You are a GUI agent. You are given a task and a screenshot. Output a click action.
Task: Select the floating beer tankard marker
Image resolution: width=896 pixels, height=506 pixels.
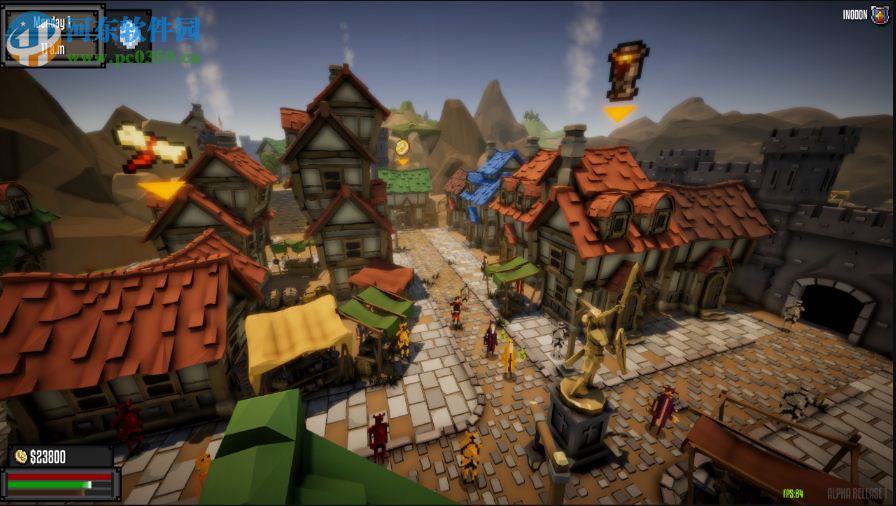coord(623,72)
